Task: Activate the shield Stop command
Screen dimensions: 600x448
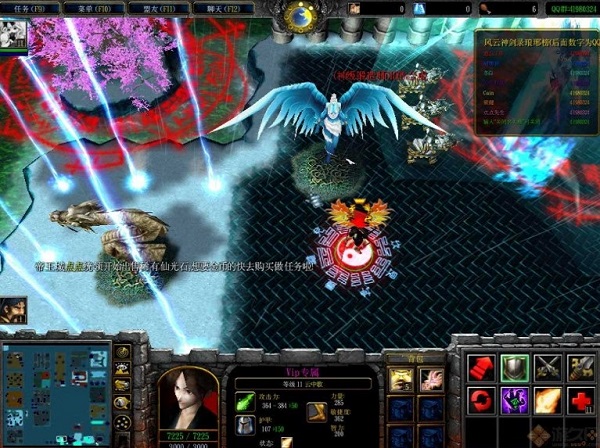Action: click(x=514, y=367)
